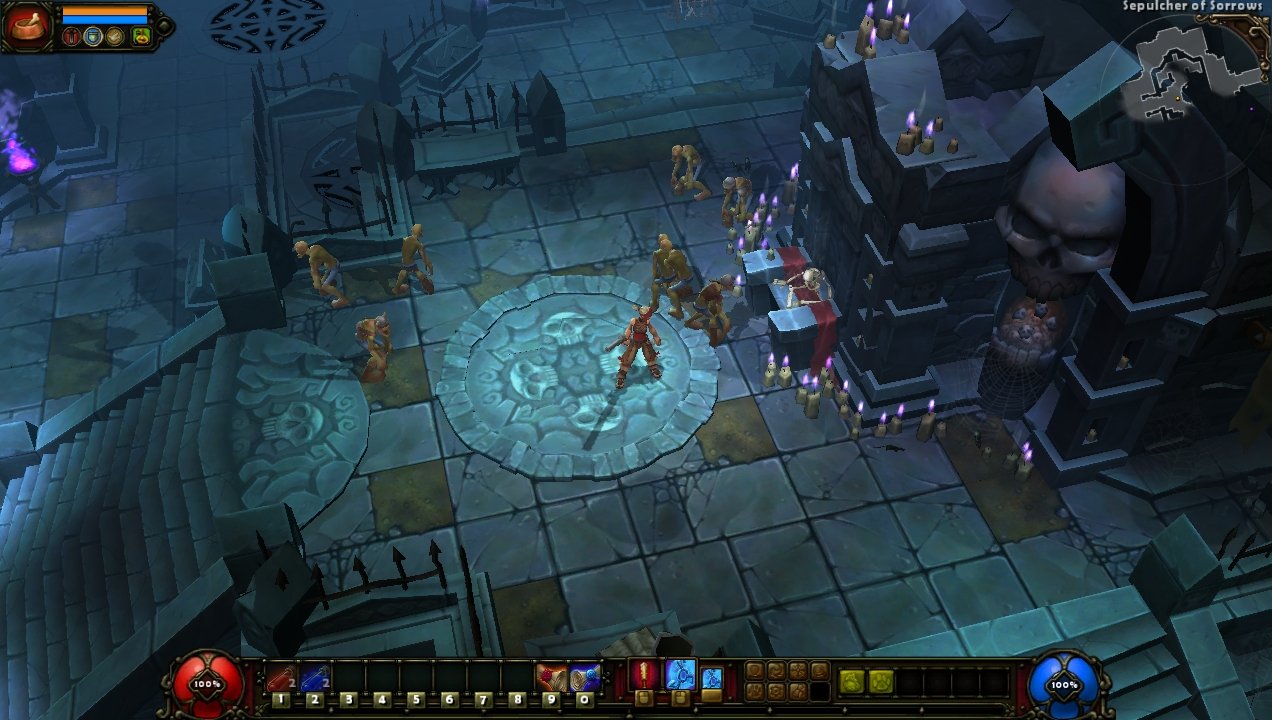Click the tan round pet icon
Image resolution: width=1272 pixels, height=720 pixels.
pyautogui.click(x=116, y=37)
